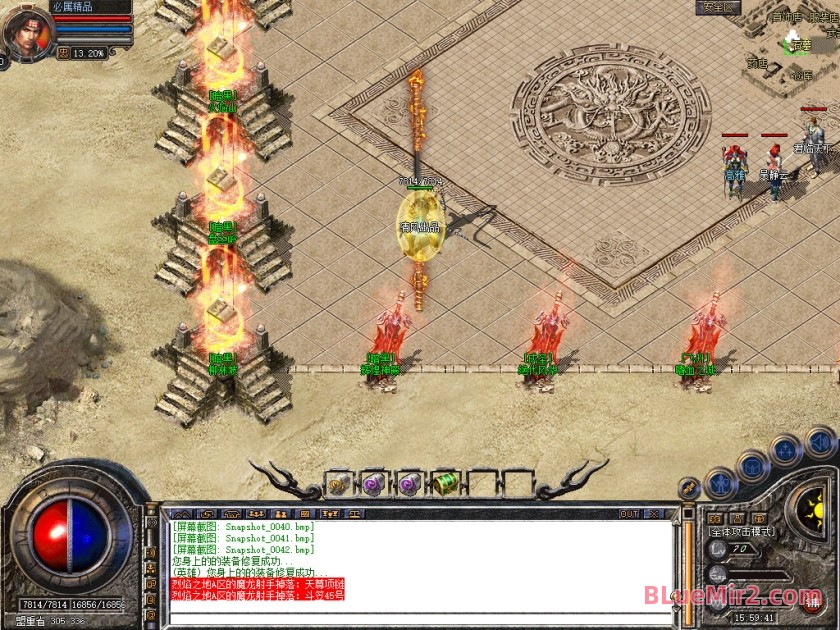Screen dimensions: 840x630
Task: Select the scroll item in the belt bar
Action: coord(338,484)
